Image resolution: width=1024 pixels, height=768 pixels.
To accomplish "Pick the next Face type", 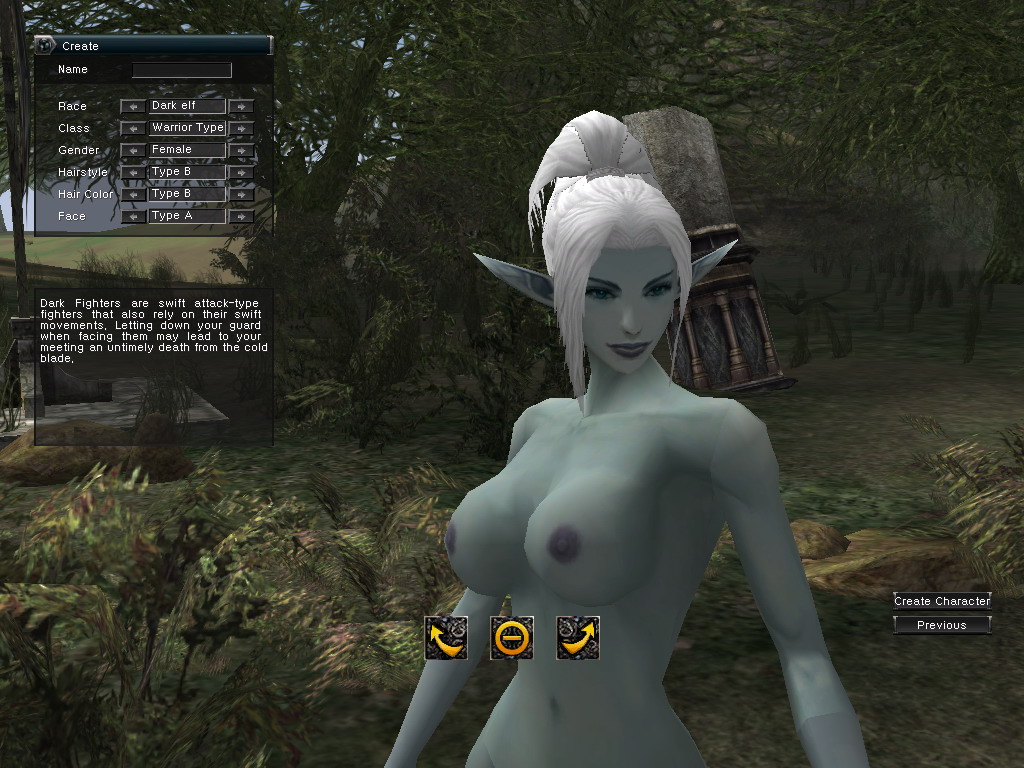I will coord(241,216).
